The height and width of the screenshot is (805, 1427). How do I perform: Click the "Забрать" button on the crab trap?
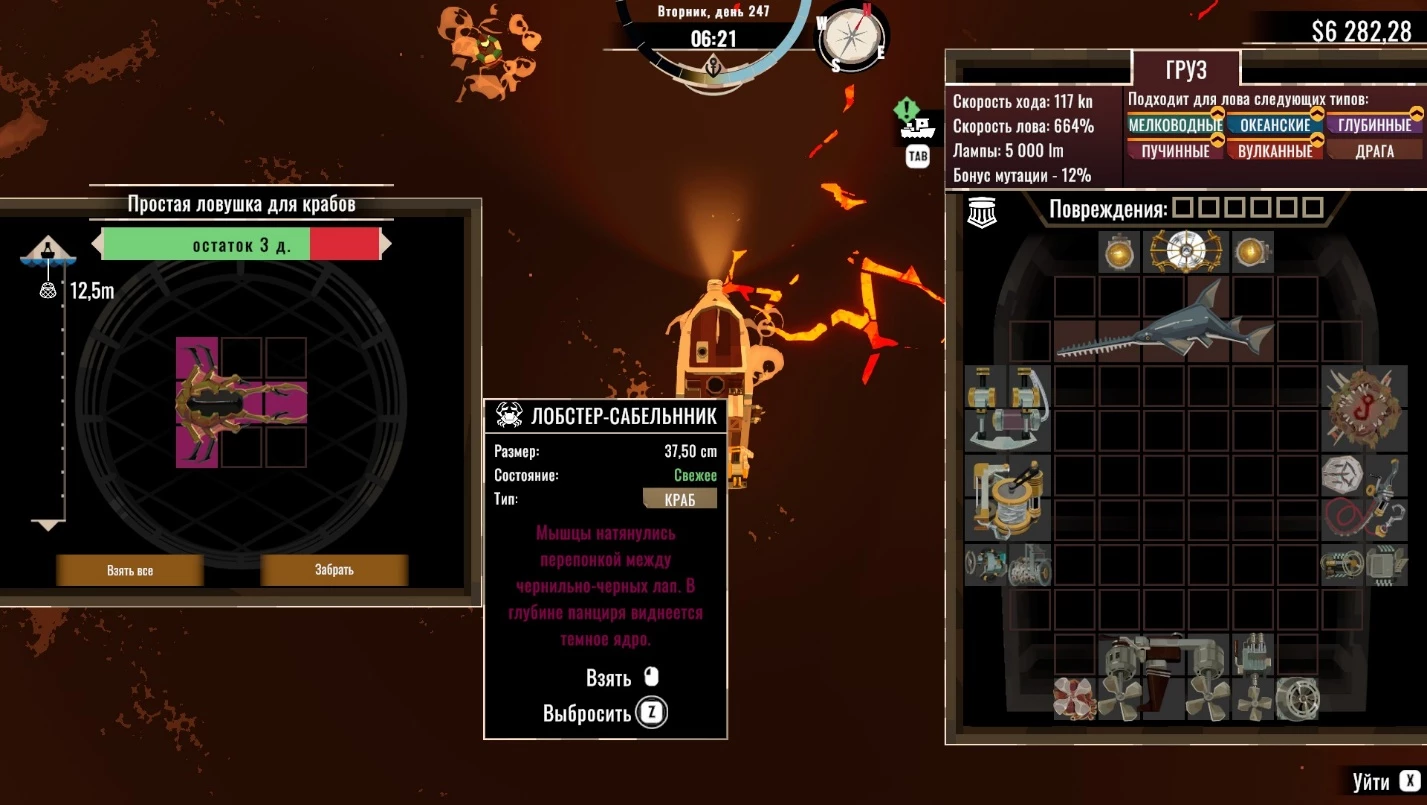coord(334,570)
